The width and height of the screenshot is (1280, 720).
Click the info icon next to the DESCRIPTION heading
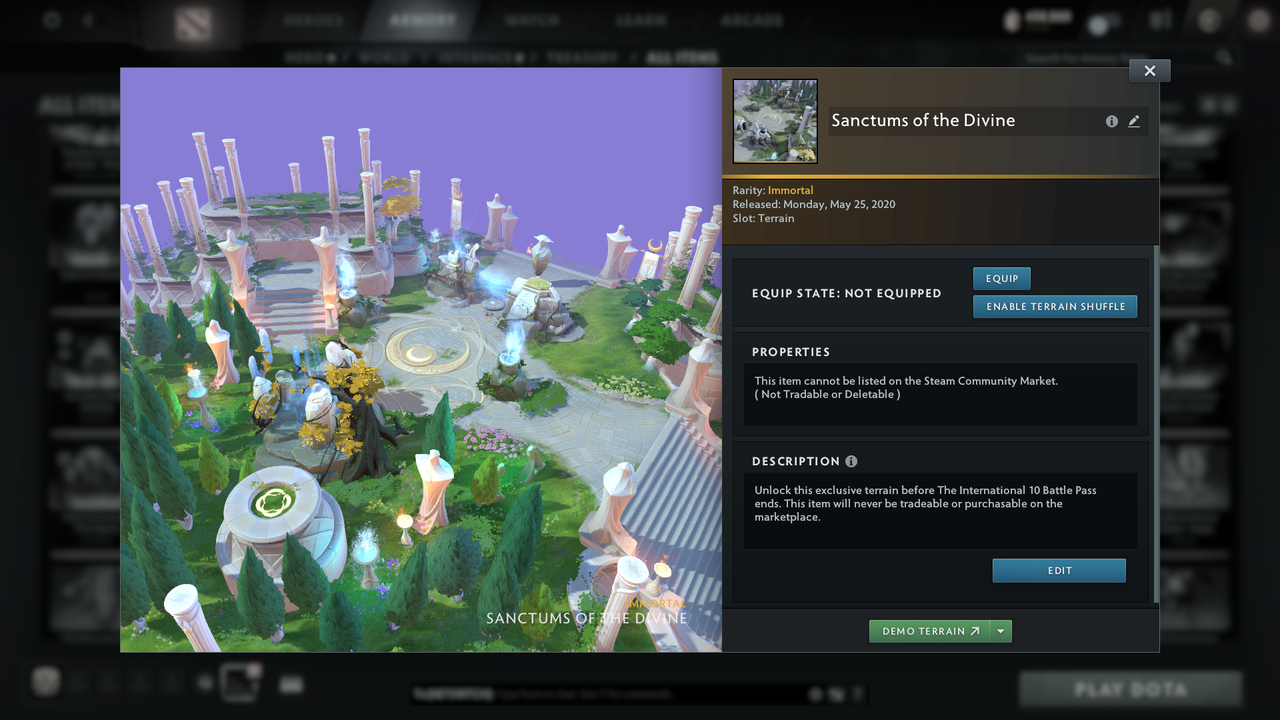851,461
